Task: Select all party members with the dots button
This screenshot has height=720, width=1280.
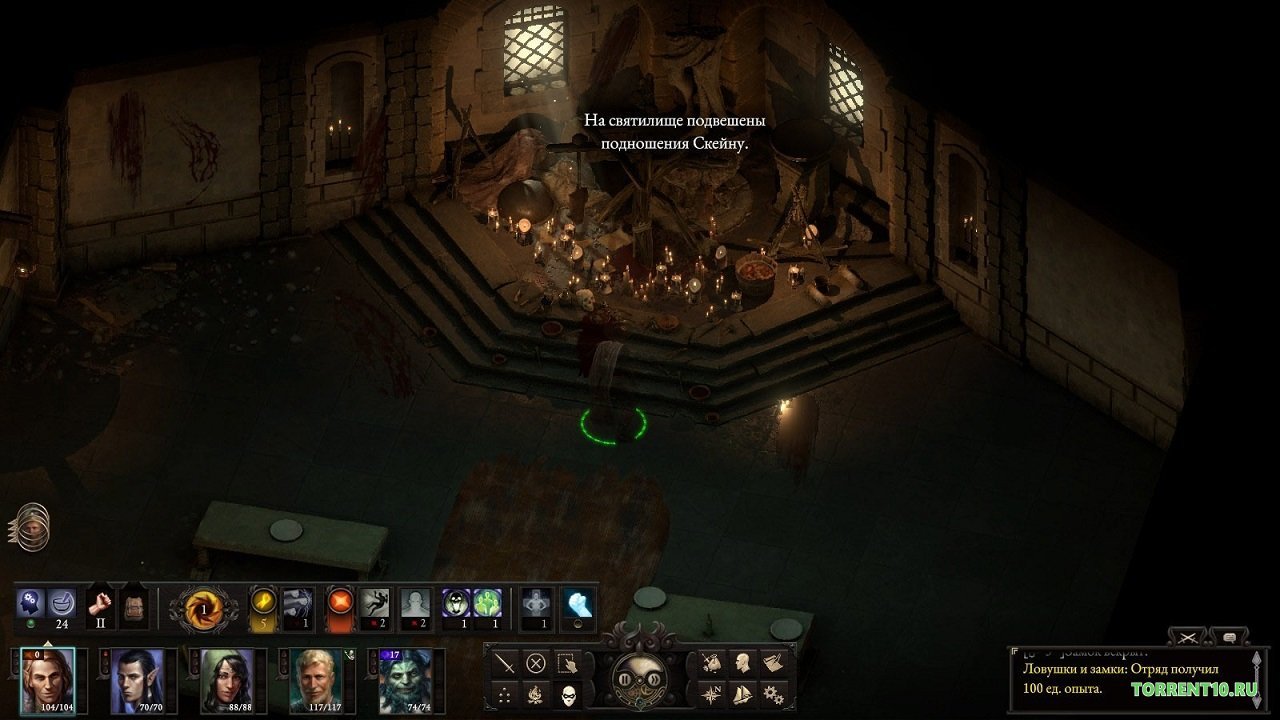Action: [504, 694]
